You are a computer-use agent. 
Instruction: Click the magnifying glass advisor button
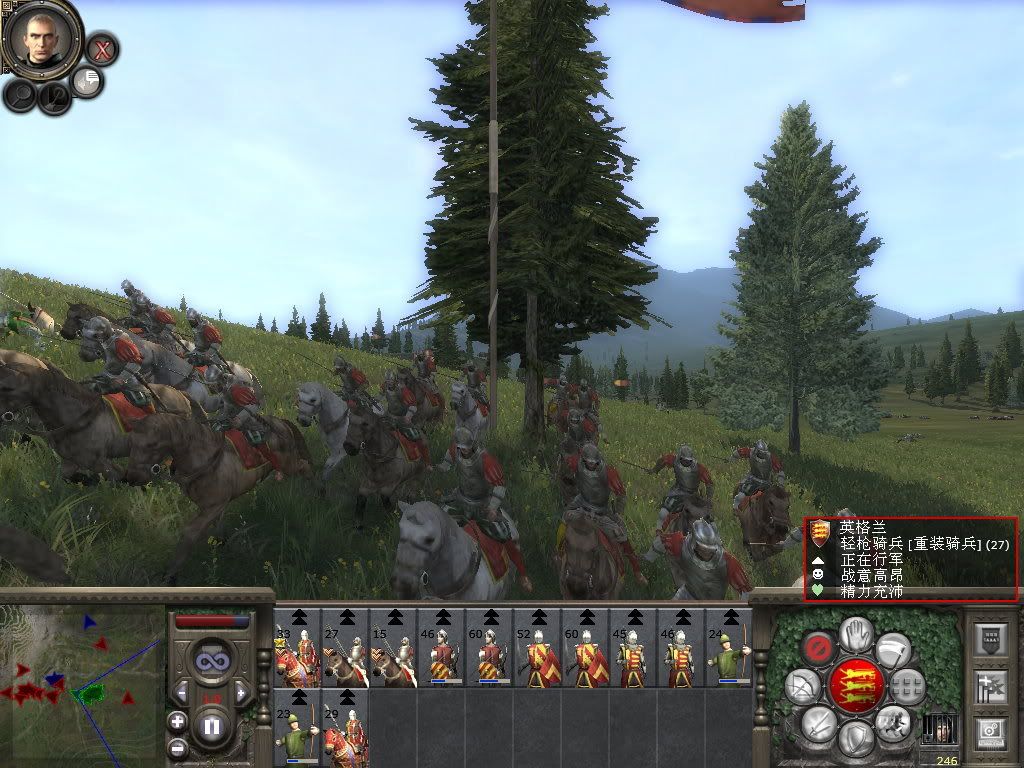tap(20, 94)
